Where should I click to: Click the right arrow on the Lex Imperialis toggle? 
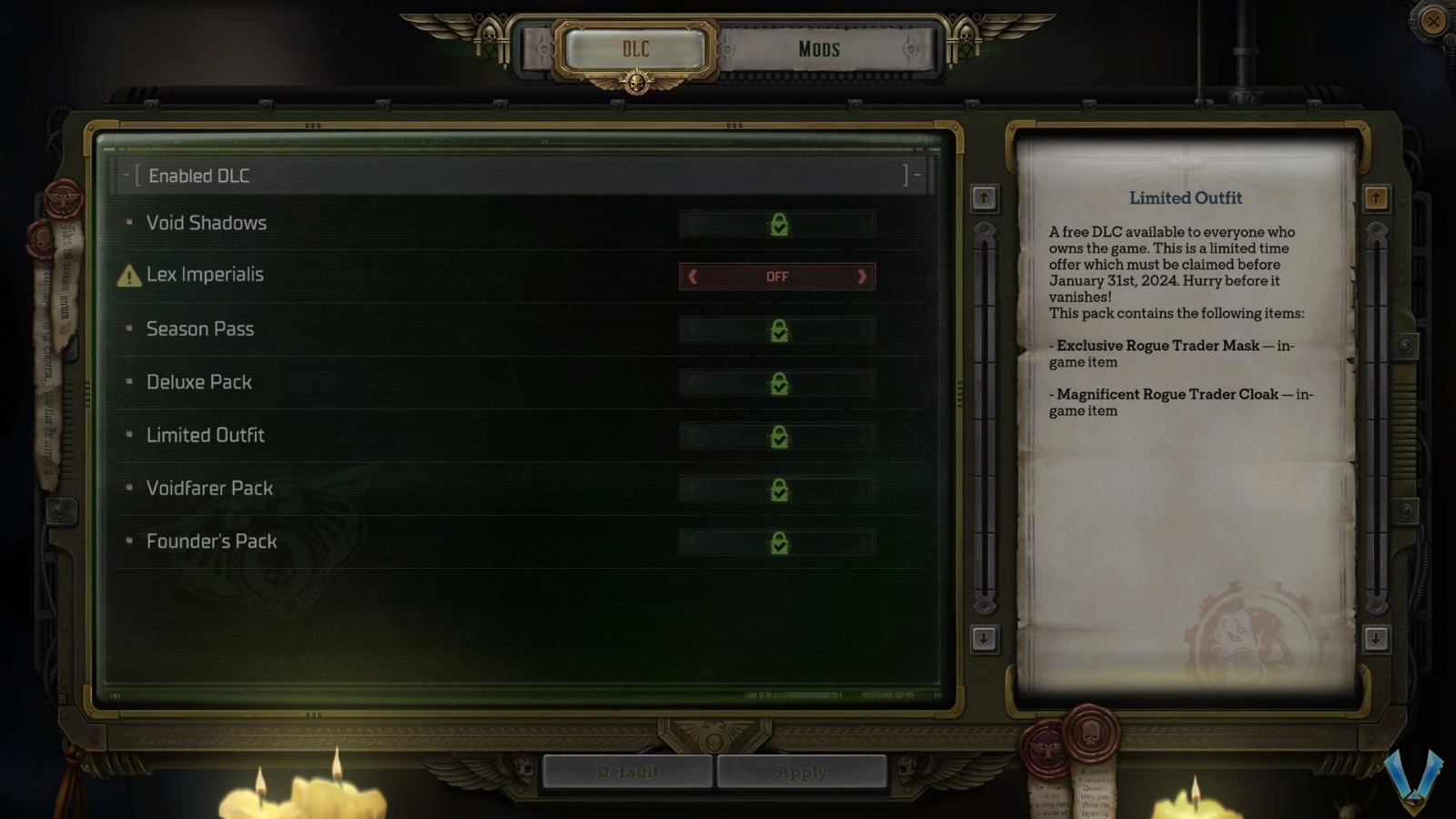tap(861, 277)
